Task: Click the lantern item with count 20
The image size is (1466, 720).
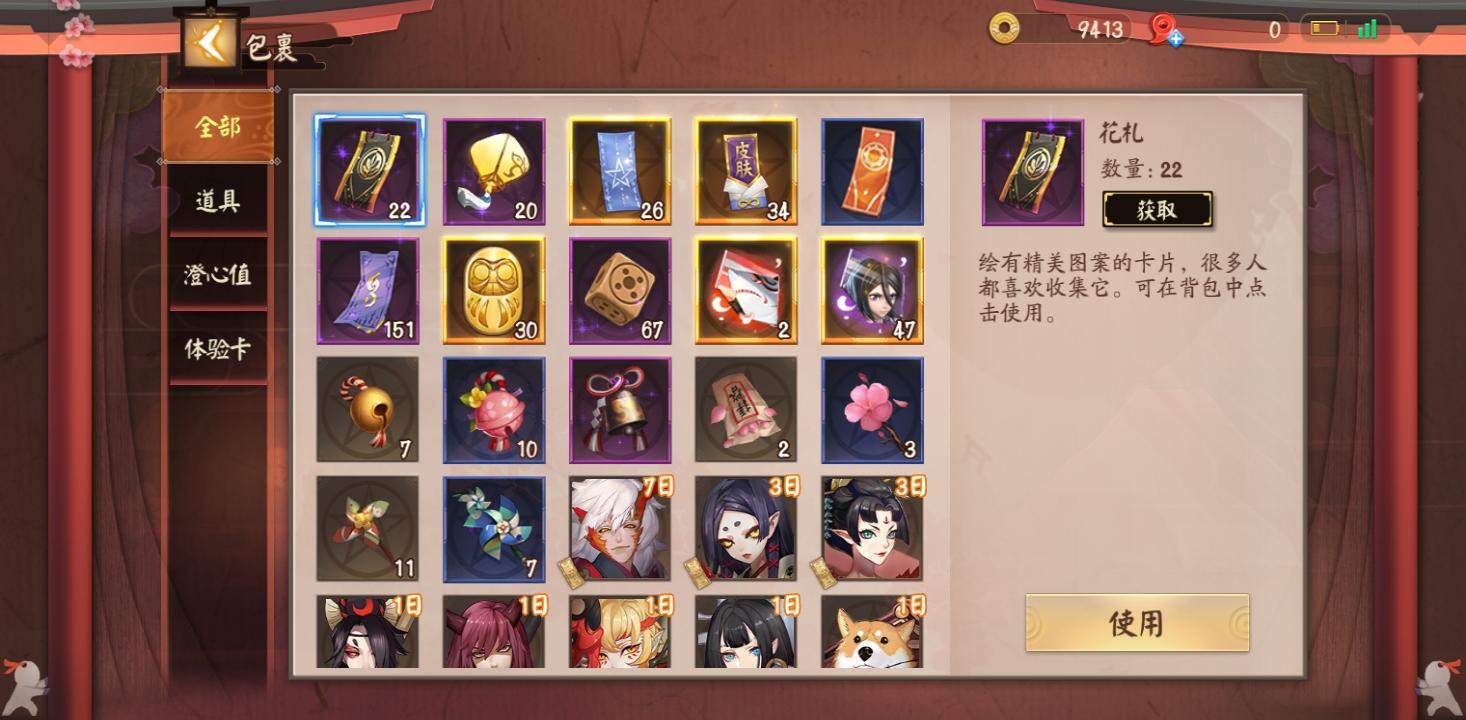Action: coord(494,170)
